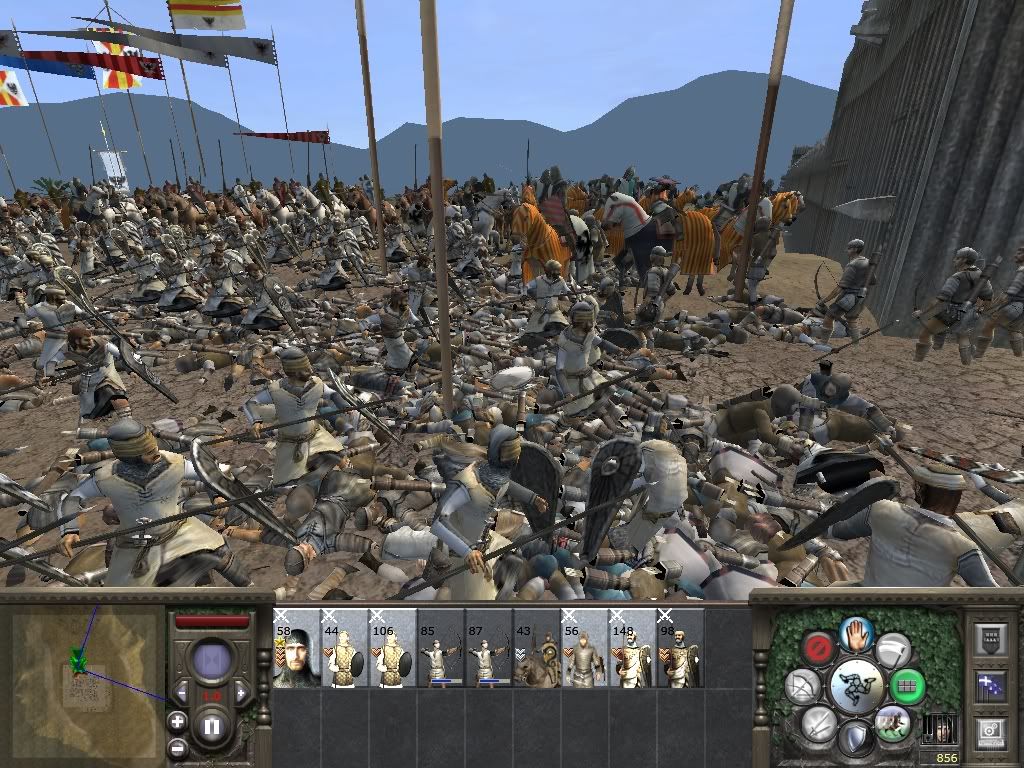
Task: Zoom out the battle minimap
Action: coord(177,746)
